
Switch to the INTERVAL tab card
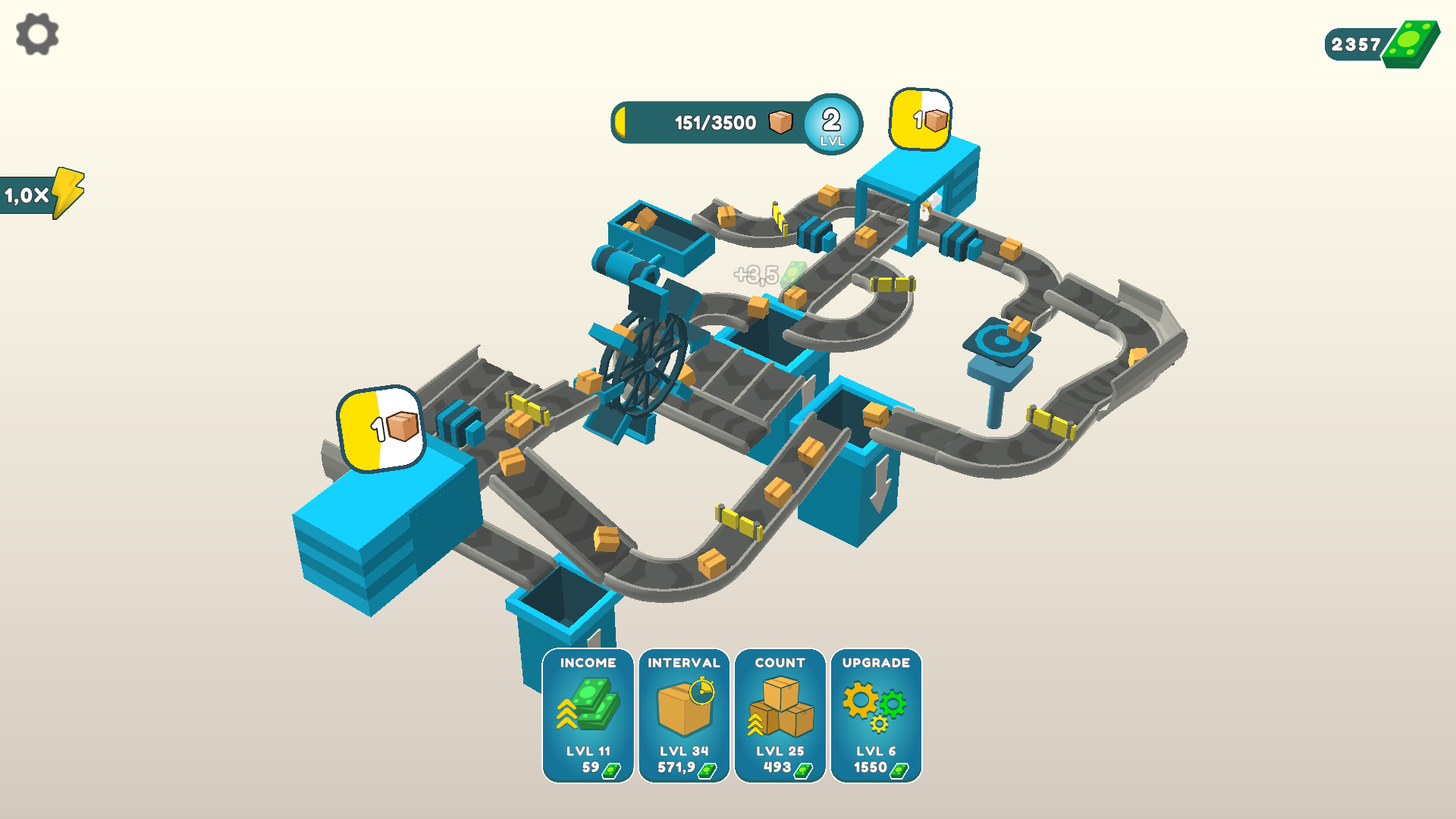point(685,717)
